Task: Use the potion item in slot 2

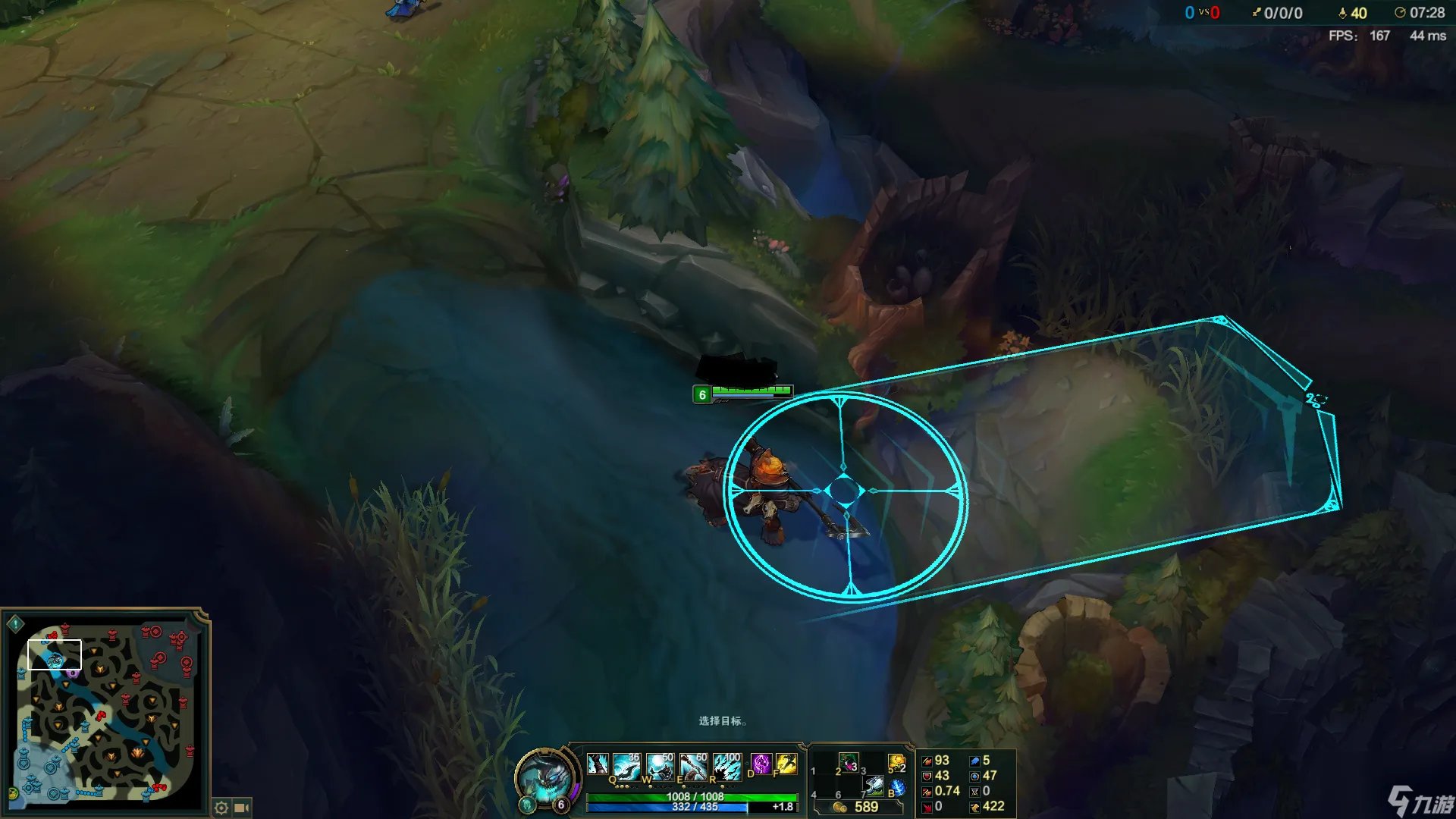Action: coord(849,763)
